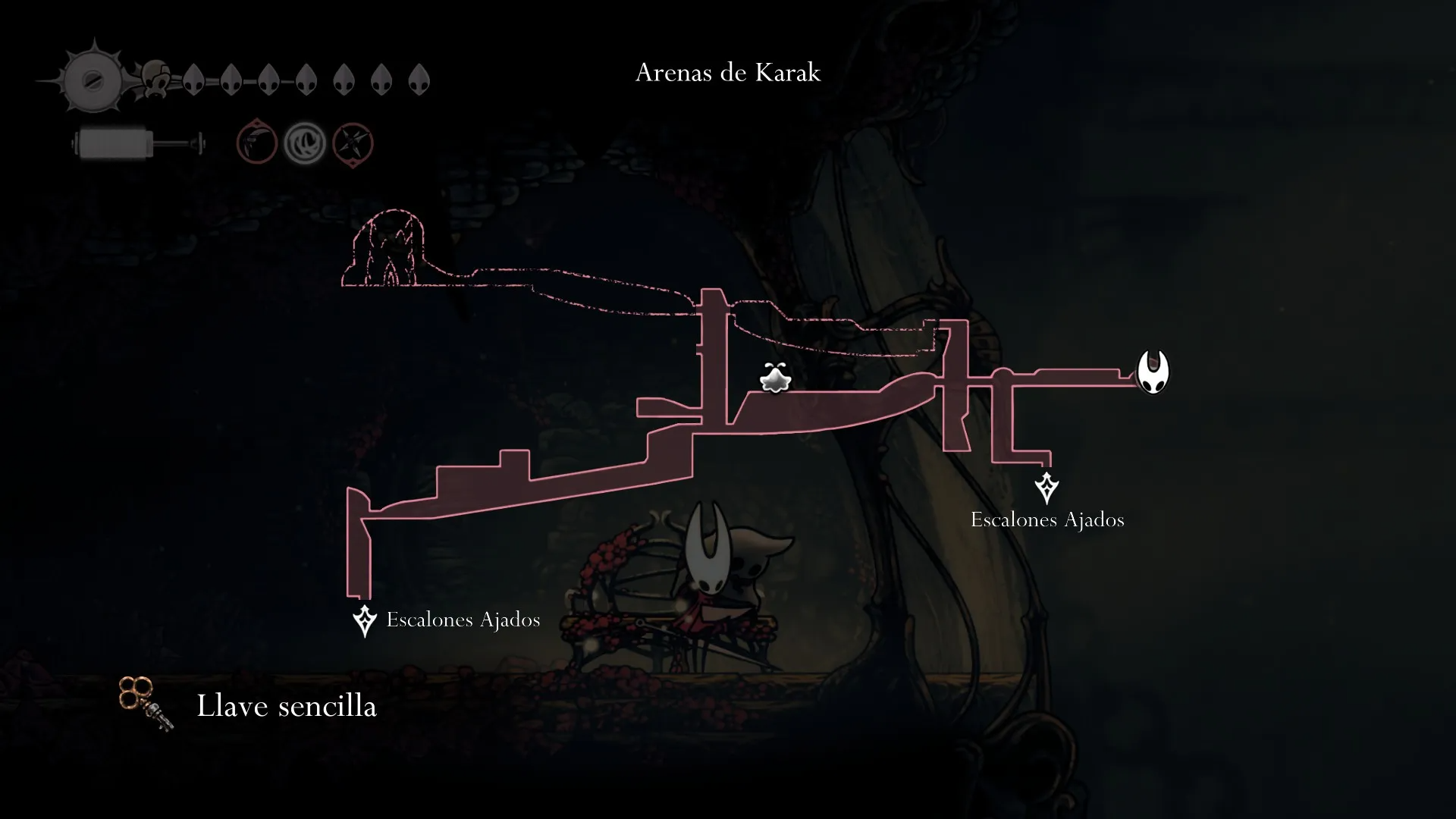1456x819 pixels.
Task: Select the white bell marker on the map
Action: click(775, 378)
